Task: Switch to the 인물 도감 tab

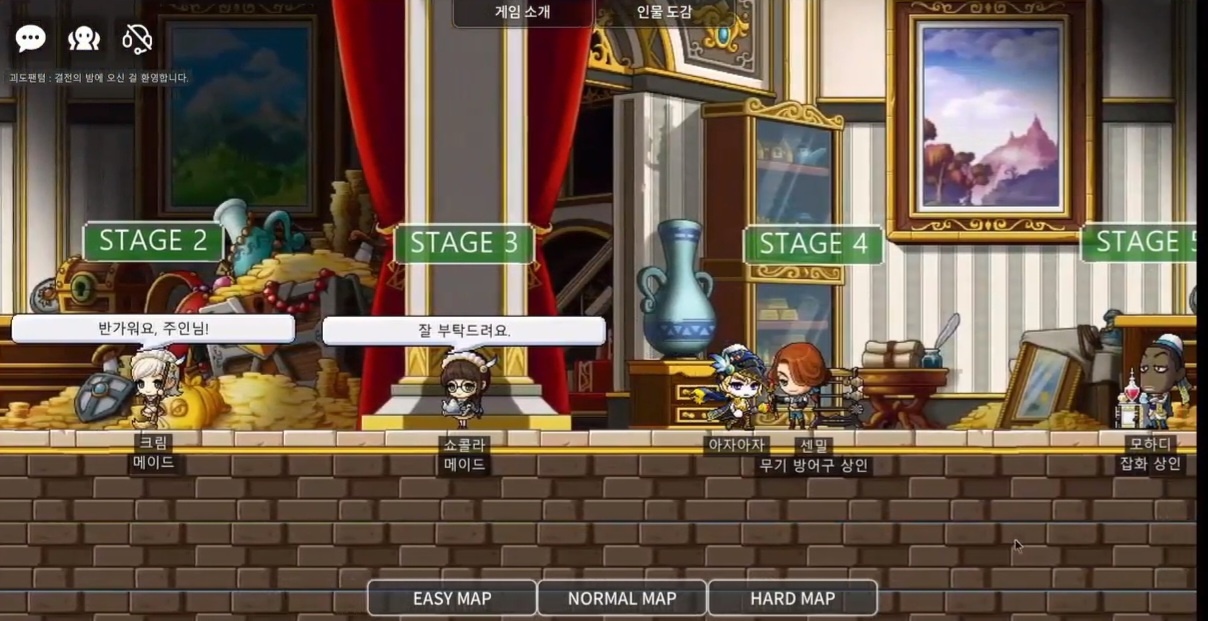Action: pyautogui.click(x=664, y=13)
